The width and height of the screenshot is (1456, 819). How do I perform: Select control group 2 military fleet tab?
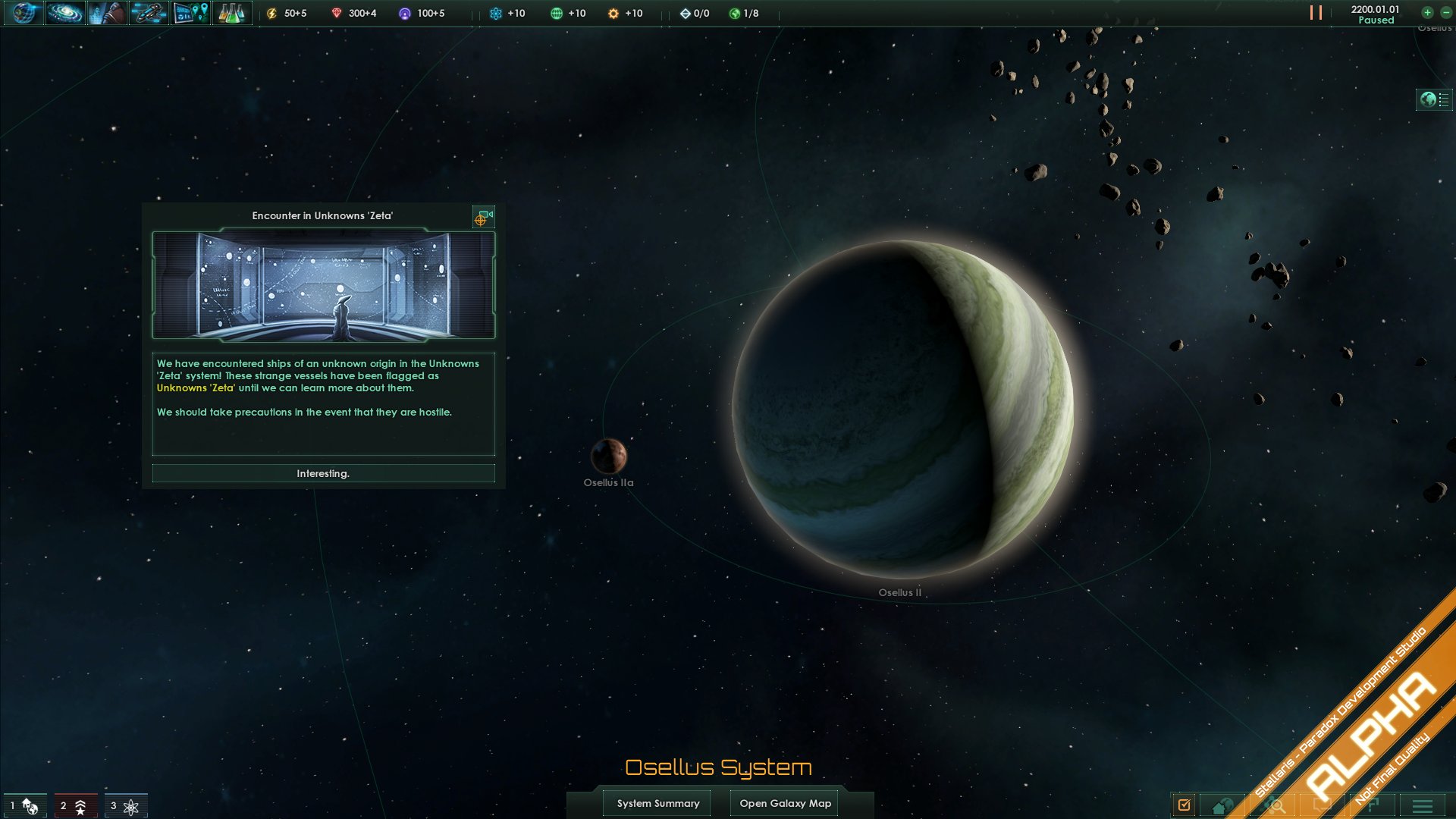pos(74,805)
